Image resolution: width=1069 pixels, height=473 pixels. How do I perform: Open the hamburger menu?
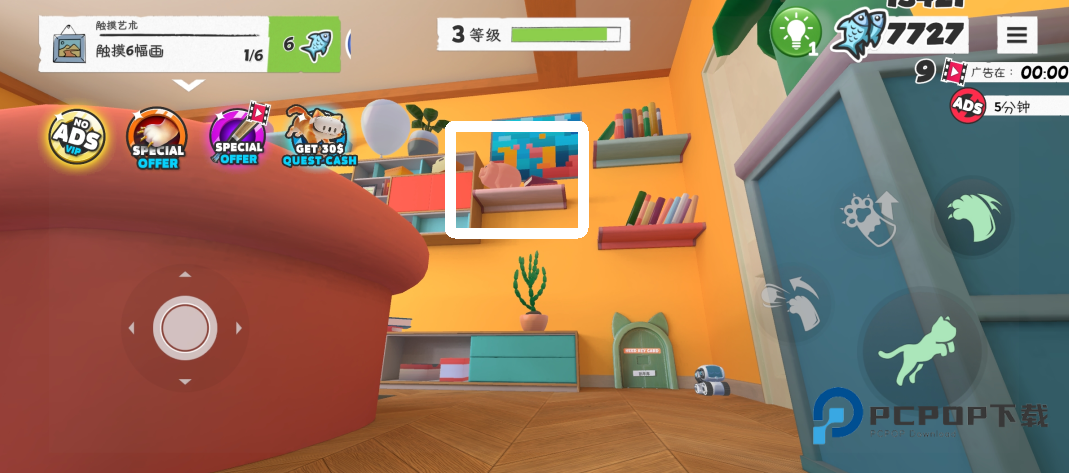point(1016,35)
